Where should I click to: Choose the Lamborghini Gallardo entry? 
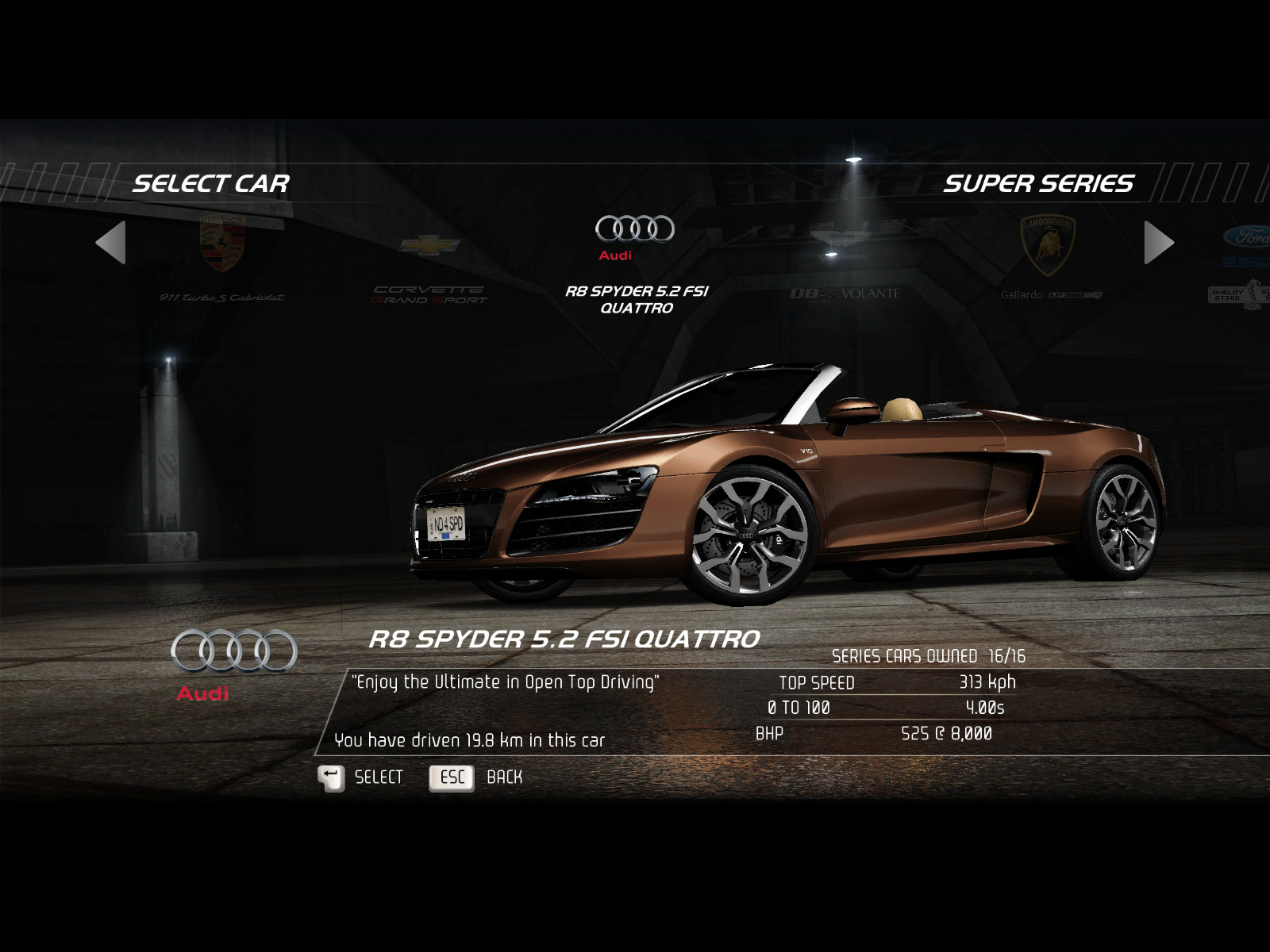tap(1049, 262)
